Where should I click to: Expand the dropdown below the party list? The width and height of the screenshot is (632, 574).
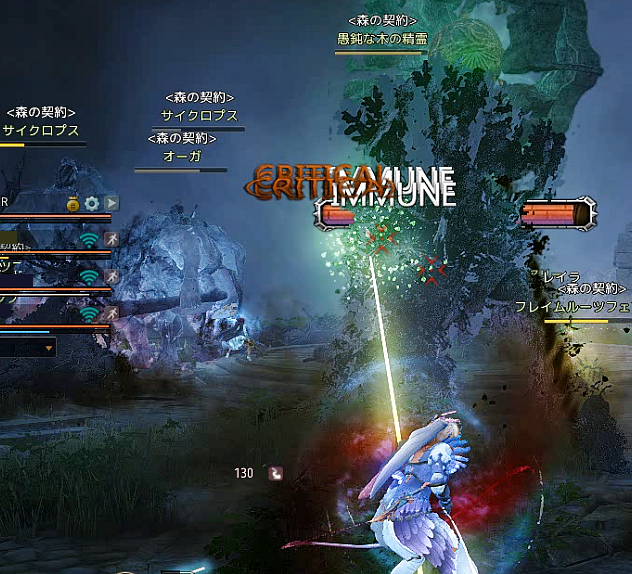click(x=50, y=349)
